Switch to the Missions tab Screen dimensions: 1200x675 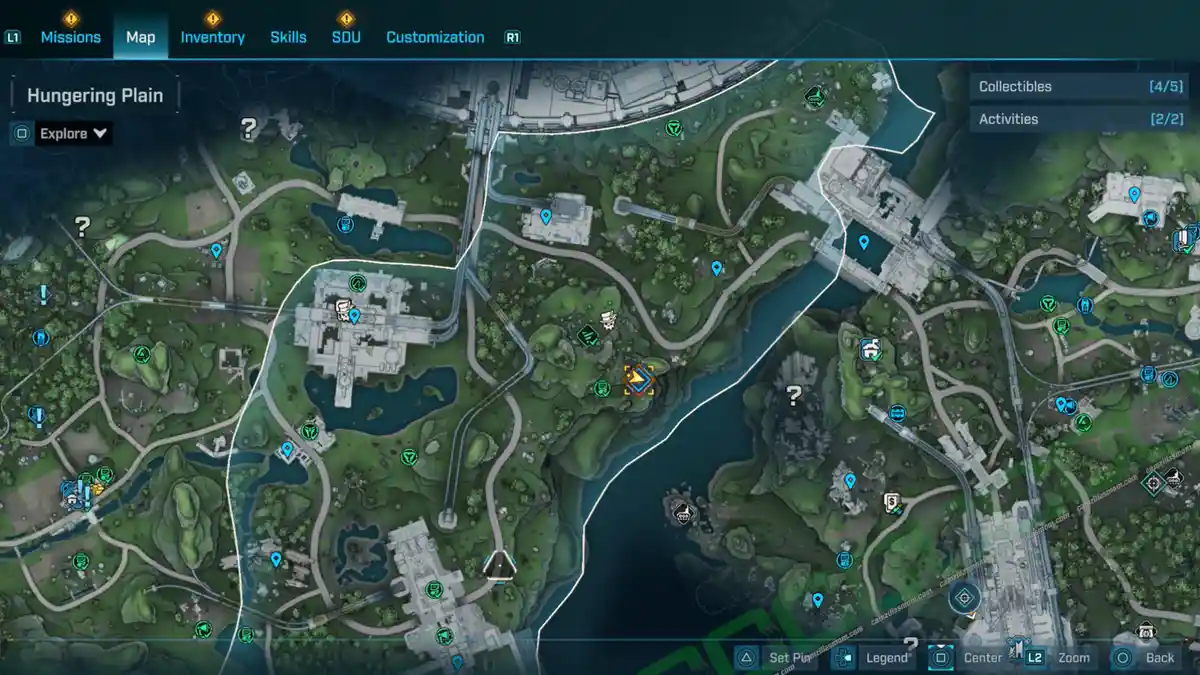tap(70, 37)
